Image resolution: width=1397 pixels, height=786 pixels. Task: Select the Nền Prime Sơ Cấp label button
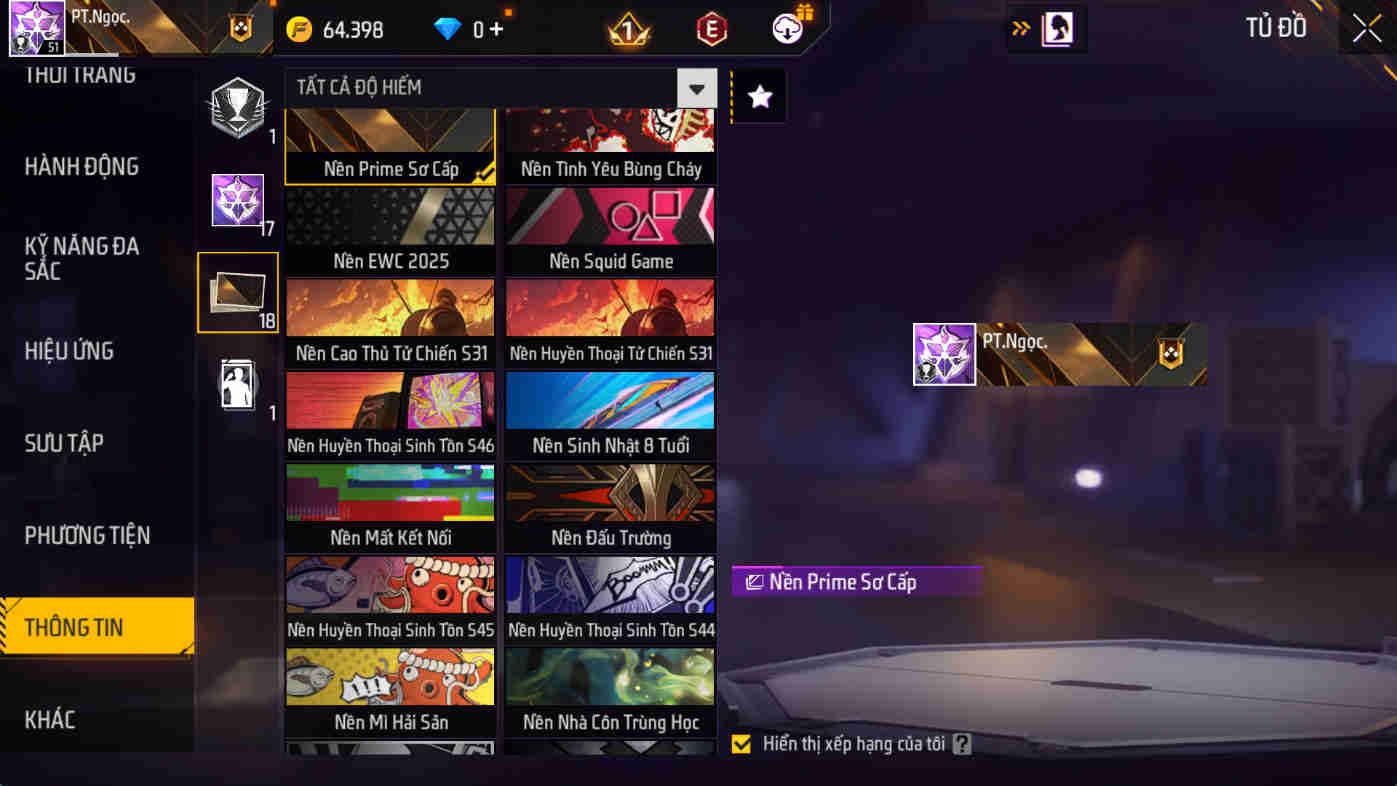856,581
